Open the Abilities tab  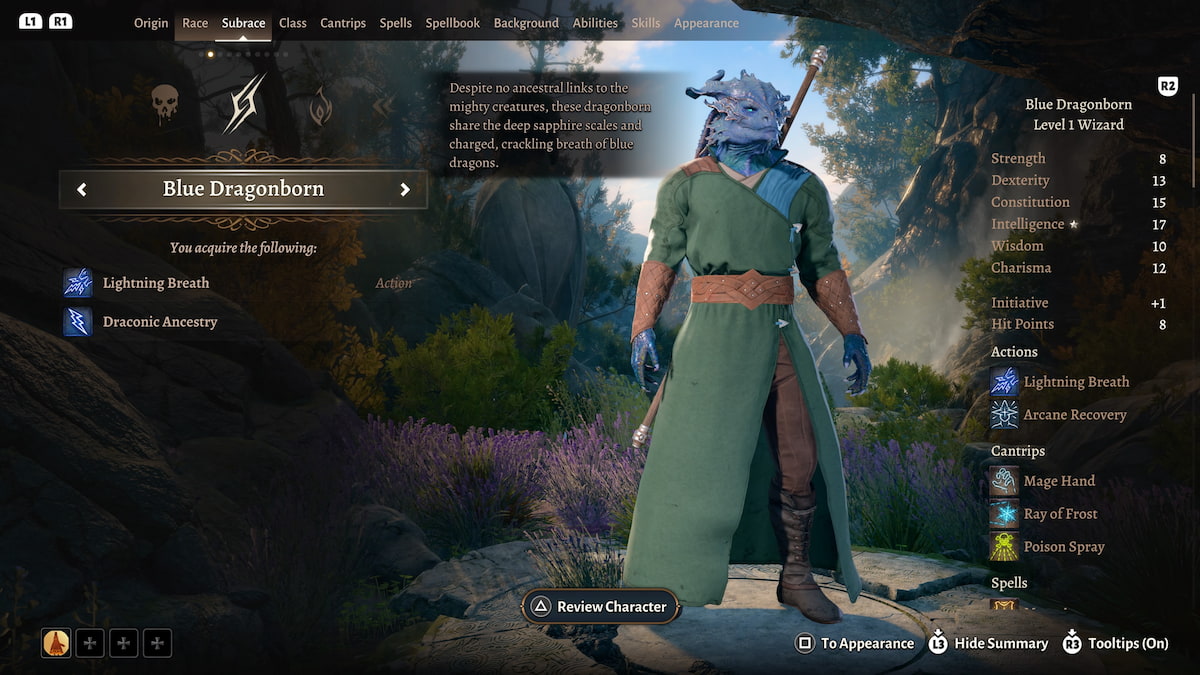pos(595,23)
